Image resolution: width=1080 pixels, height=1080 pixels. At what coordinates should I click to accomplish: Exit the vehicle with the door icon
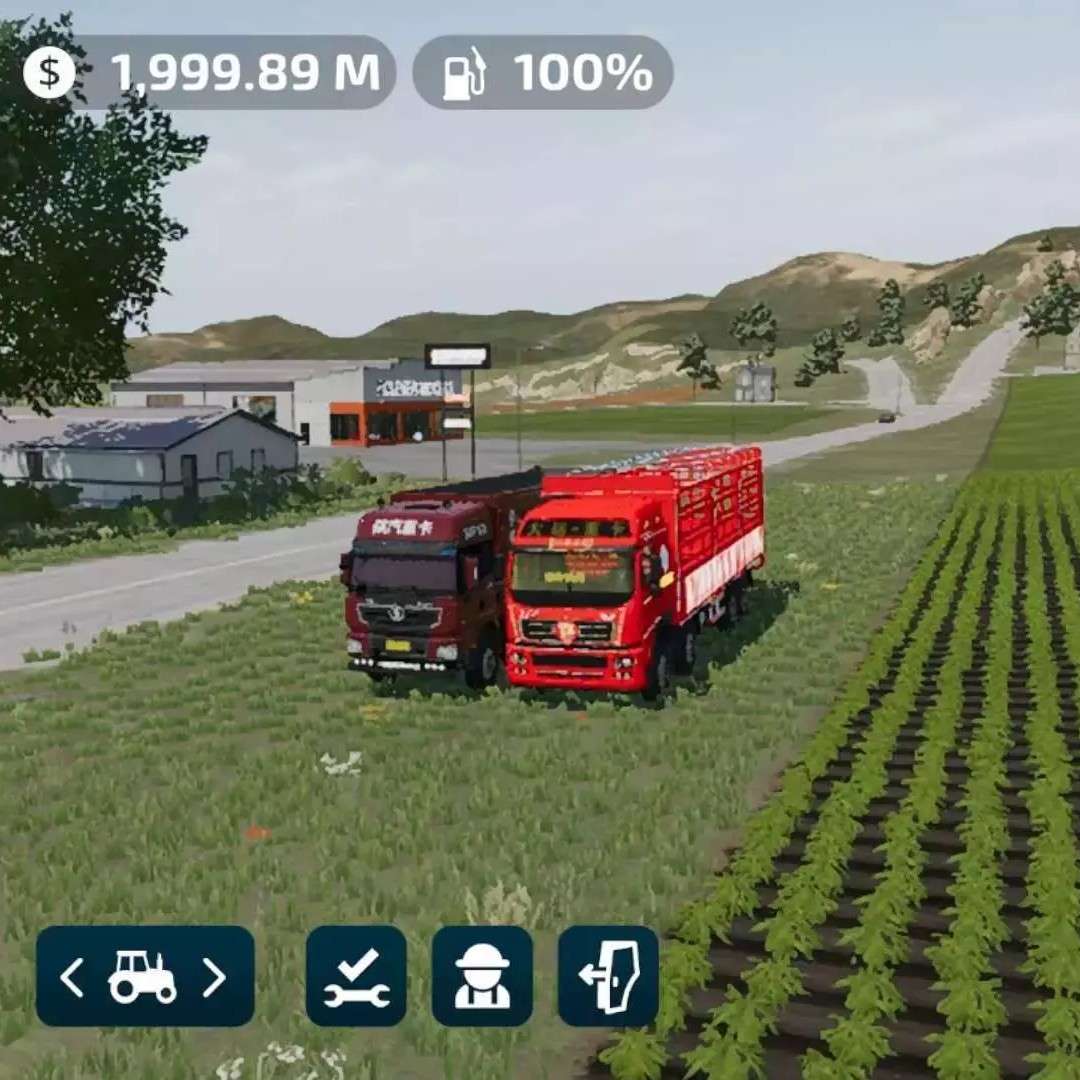608,977
